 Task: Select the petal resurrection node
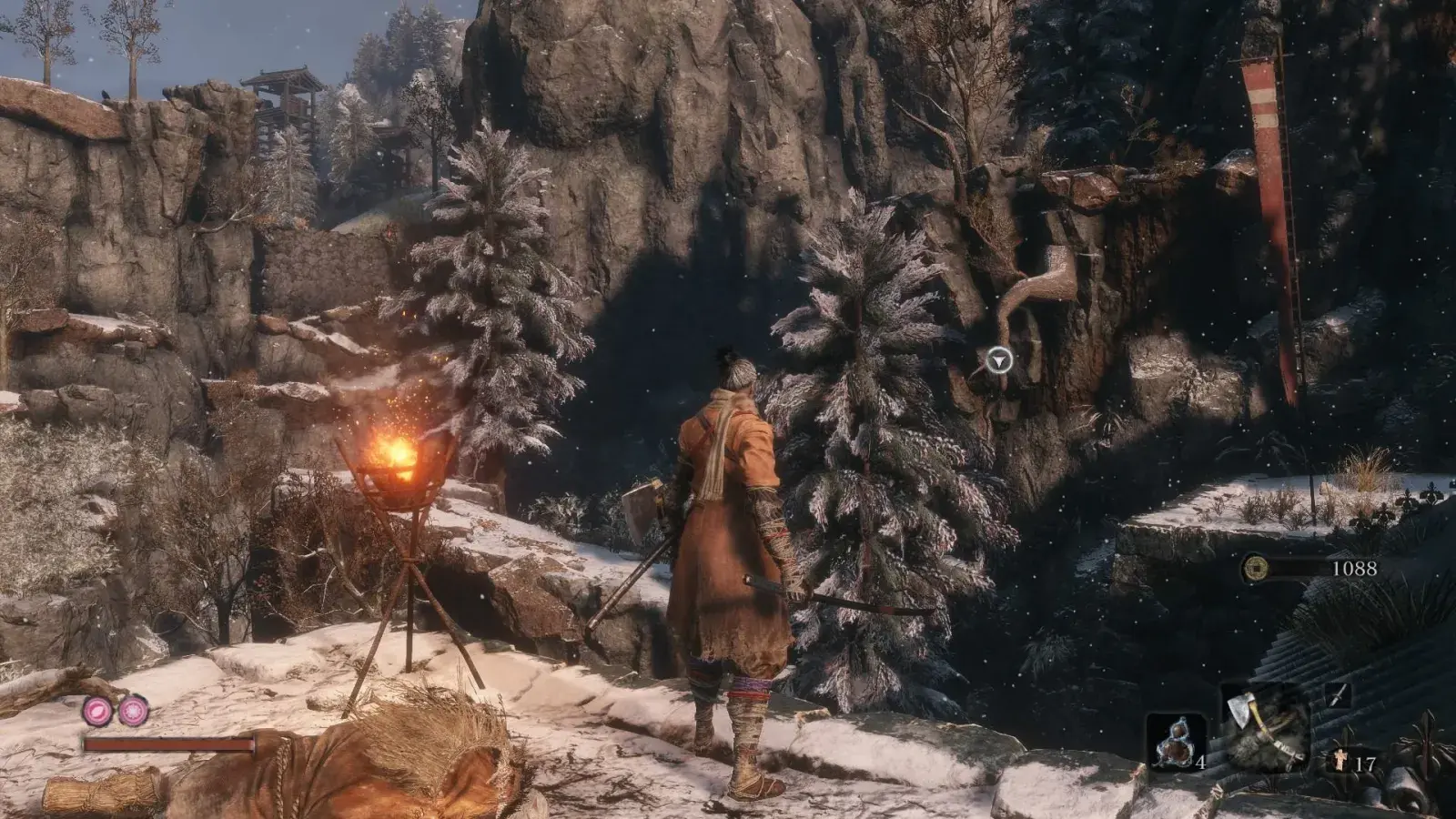click(x=98, y=711)
